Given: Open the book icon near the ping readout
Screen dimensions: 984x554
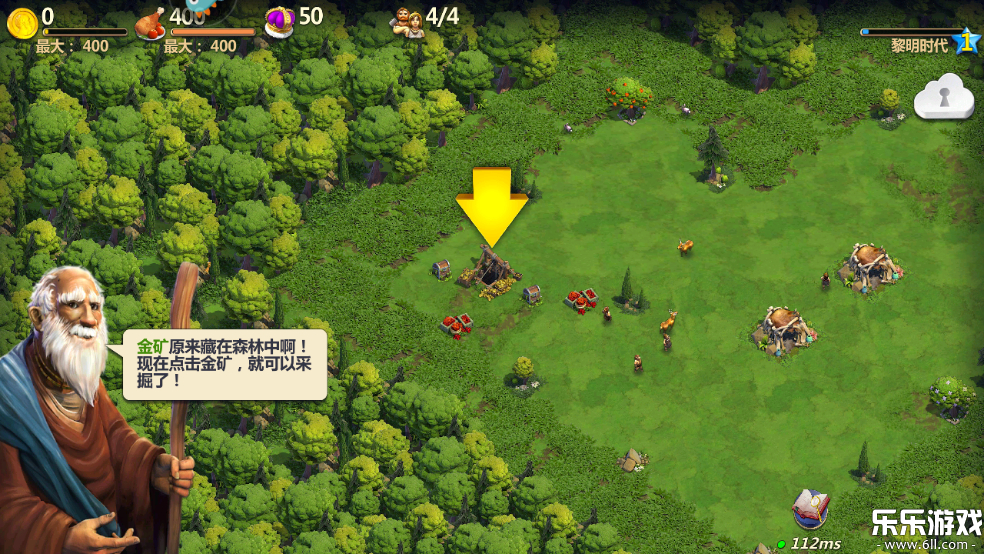Looking at the screenshot, I should pos(809,510).
